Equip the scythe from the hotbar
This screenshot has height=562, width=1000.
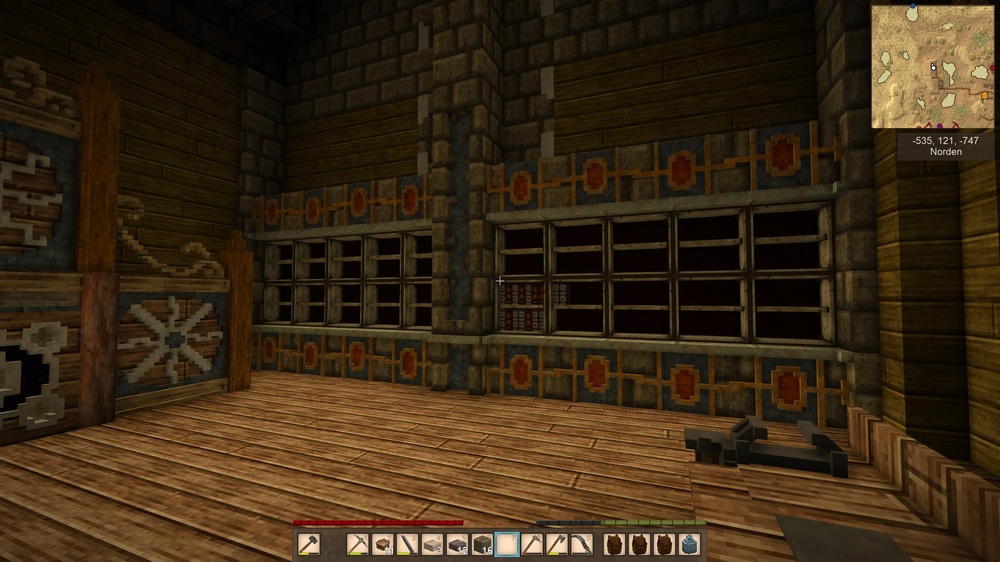pos(581,544)
